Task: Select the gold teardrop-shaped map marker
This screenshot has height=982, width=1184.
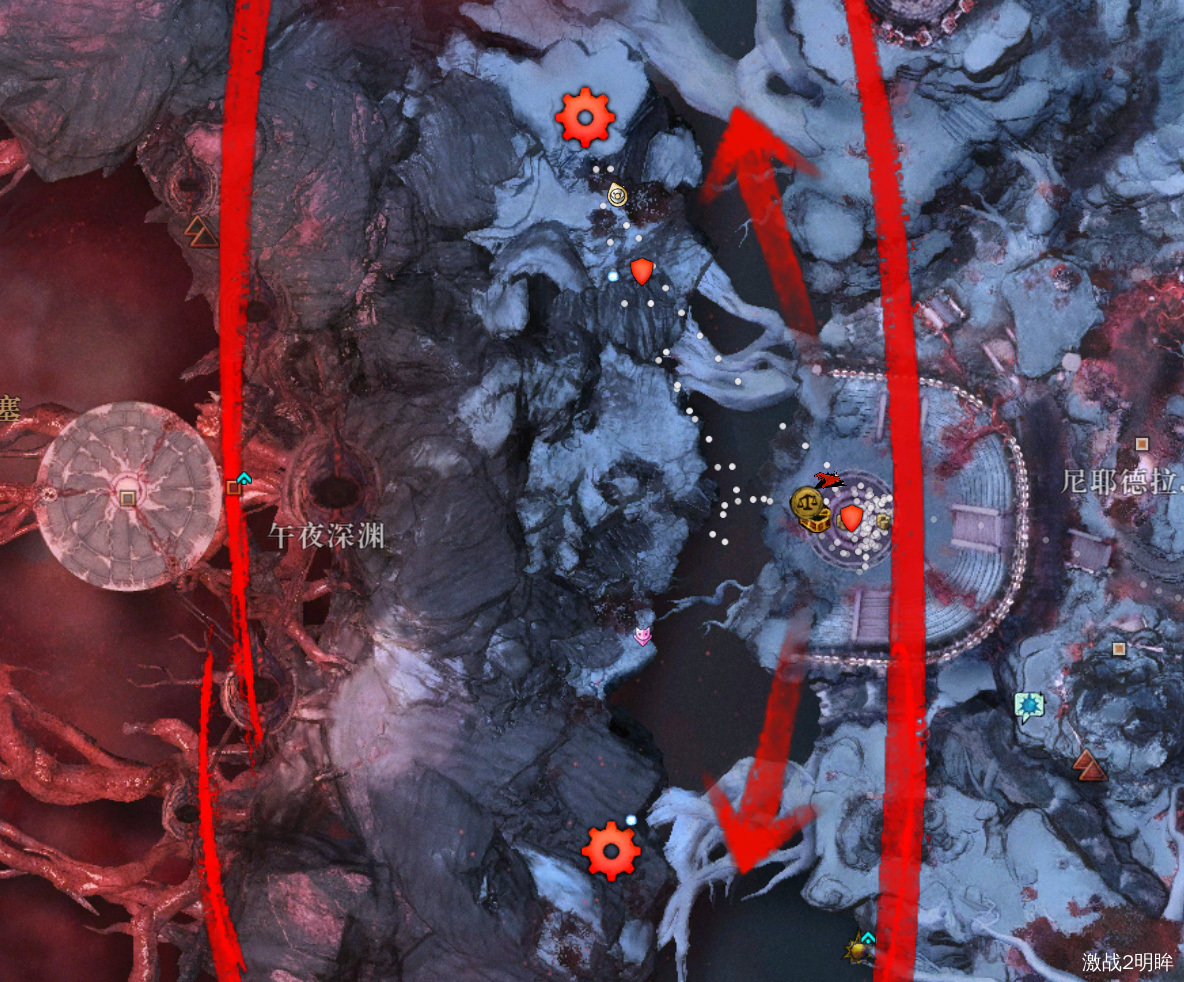Action: click(x=618, y=194)
